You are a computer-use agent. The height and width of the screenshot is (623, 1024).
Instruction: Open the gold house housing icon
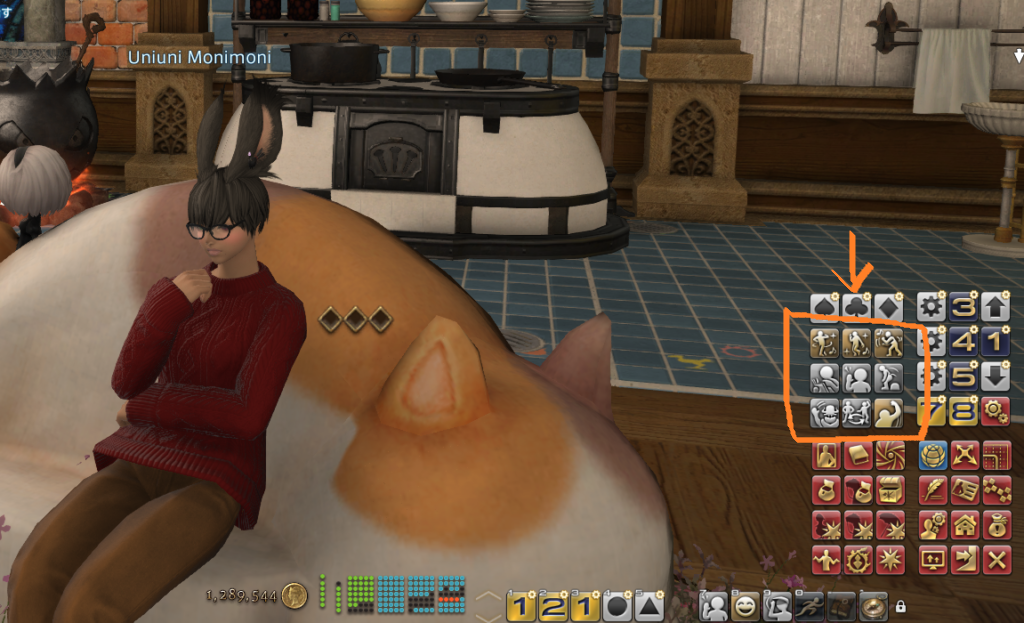965,524
